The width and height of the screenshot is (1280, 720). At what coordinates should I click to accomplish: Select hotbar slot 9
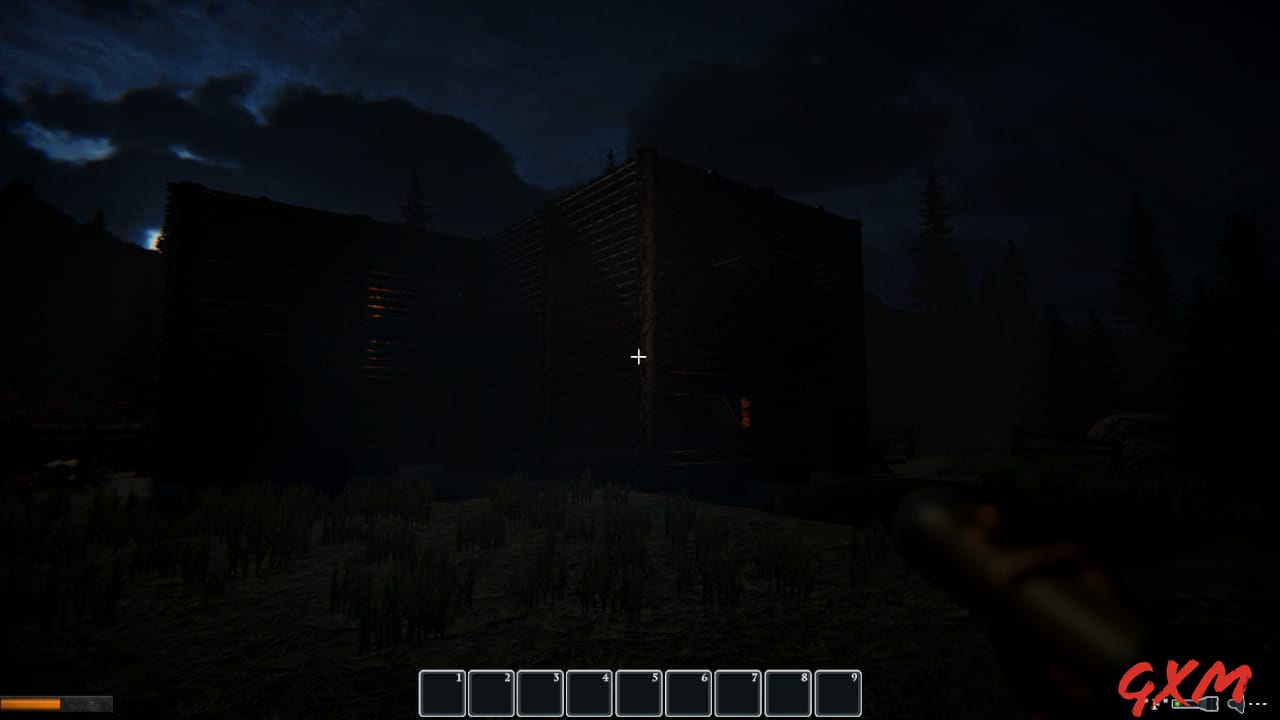coord(835,692)
